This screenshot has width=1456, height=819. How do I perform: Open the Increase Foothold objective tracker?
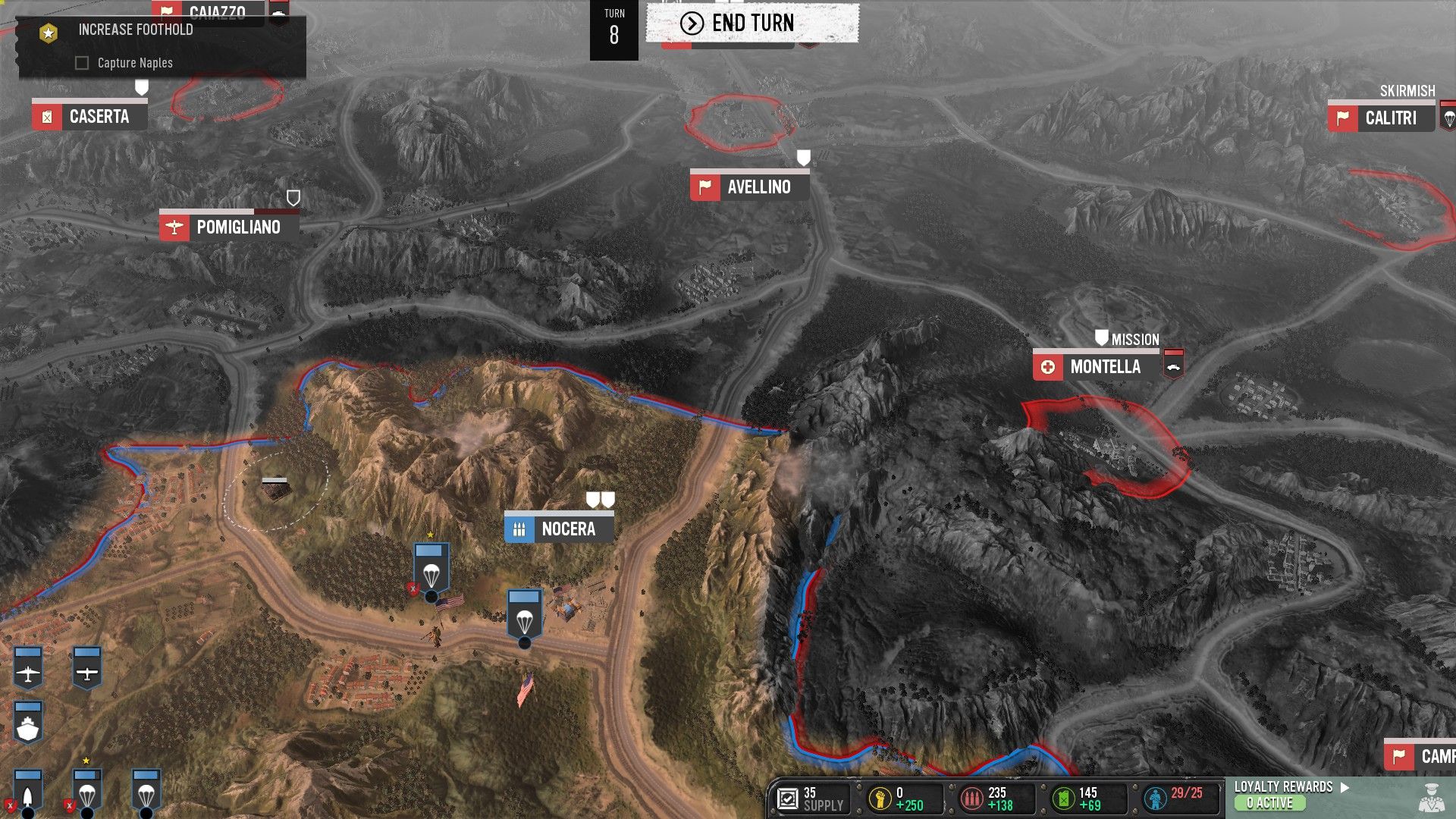pos(135,30)
